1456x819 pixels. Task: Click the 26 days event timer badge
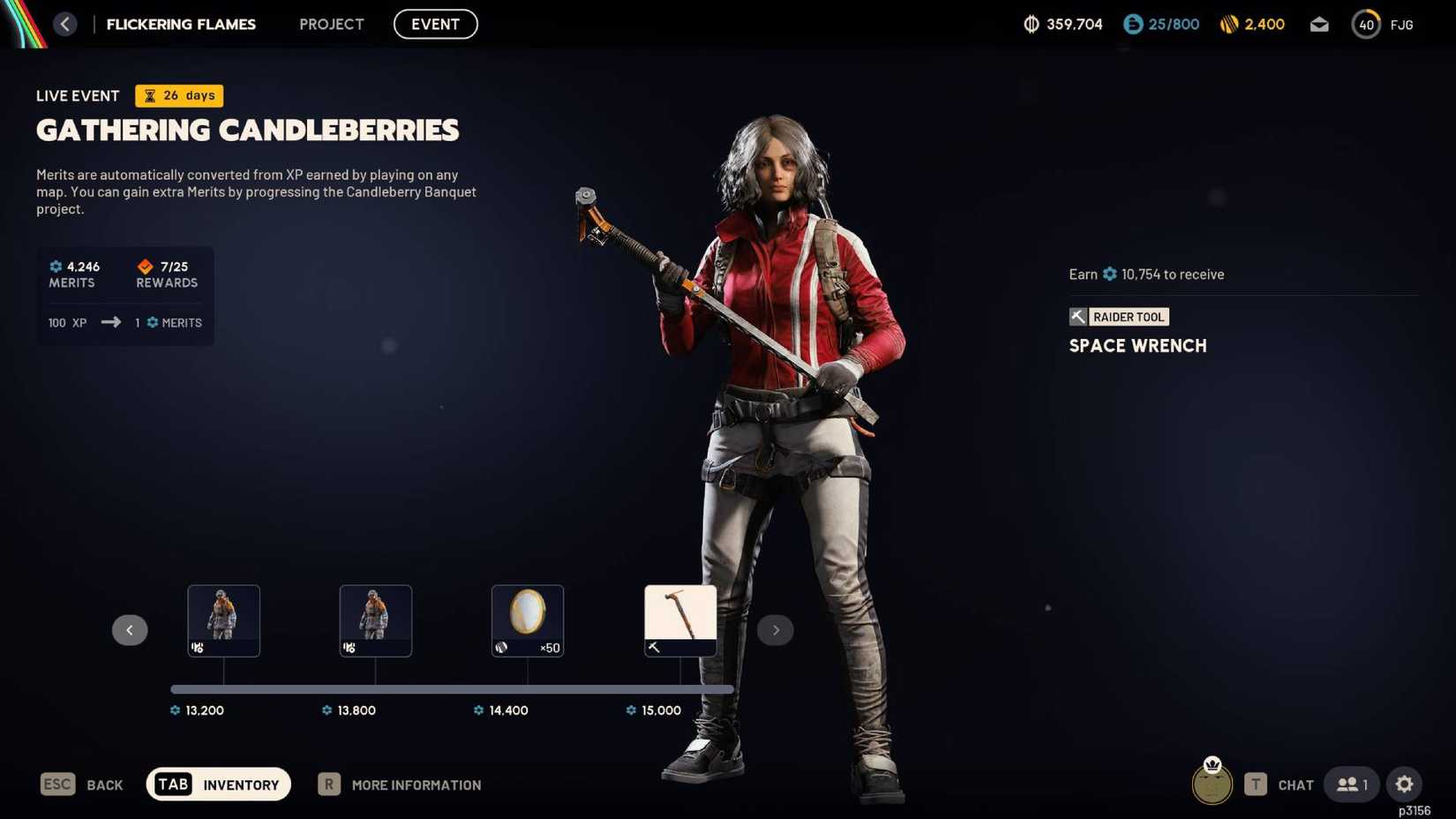[x=178, y=95]
